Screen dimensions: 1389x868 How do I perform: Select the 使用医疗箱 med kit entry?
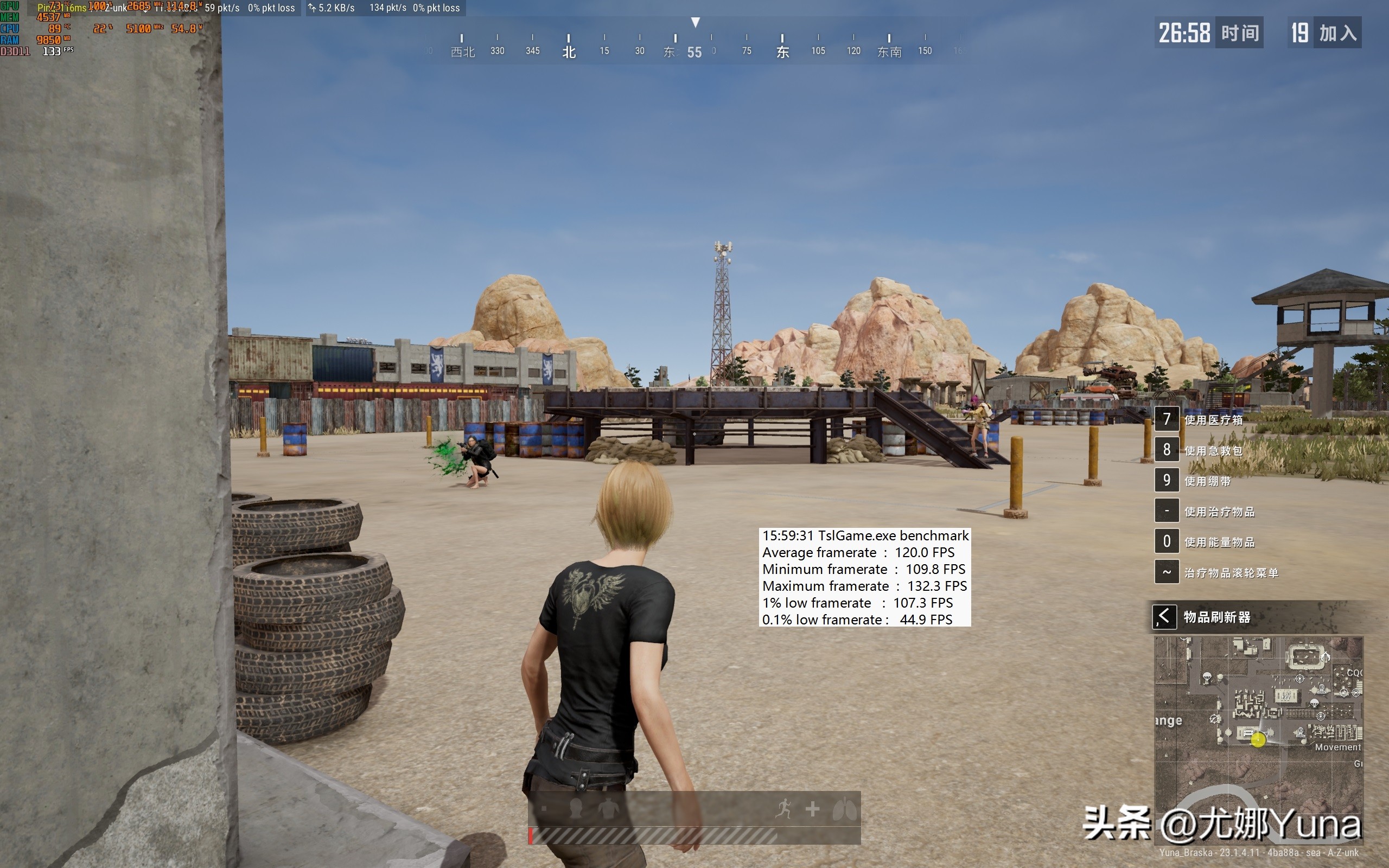1213,420
